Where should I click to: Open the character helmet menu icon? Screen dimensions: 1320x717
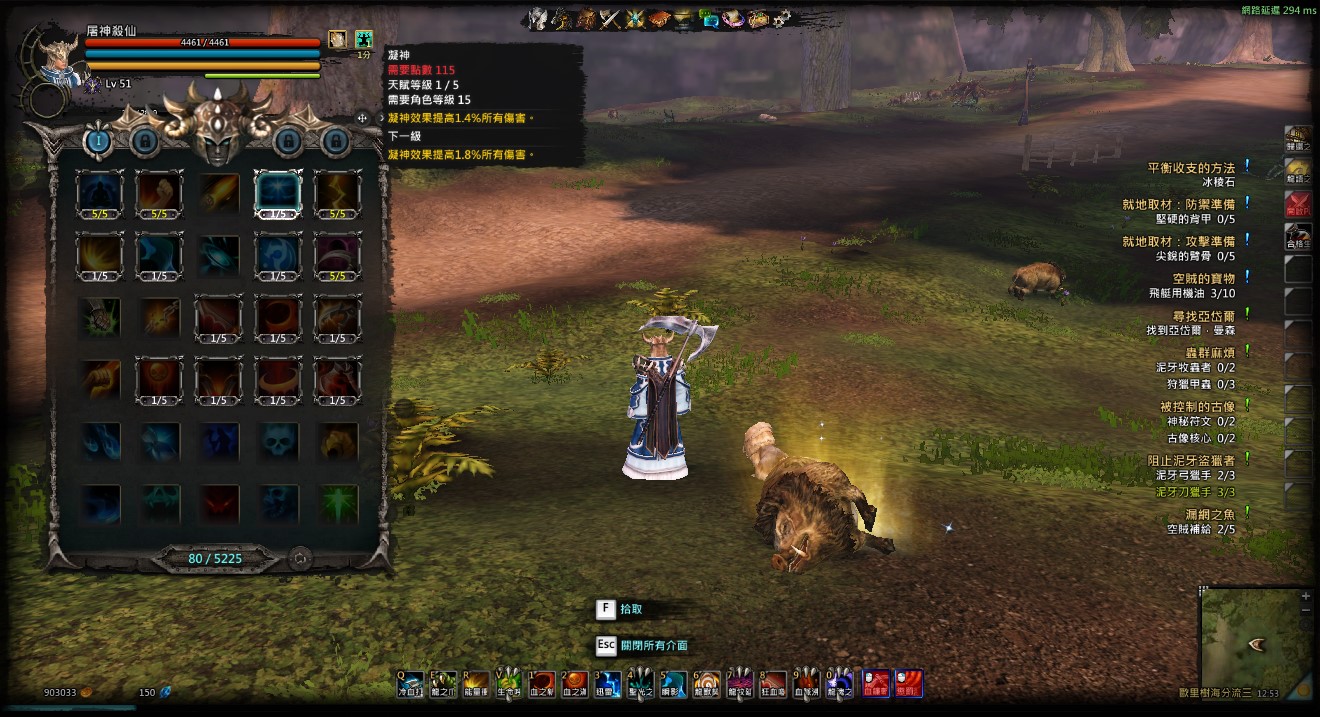click(x=539, y=17)
